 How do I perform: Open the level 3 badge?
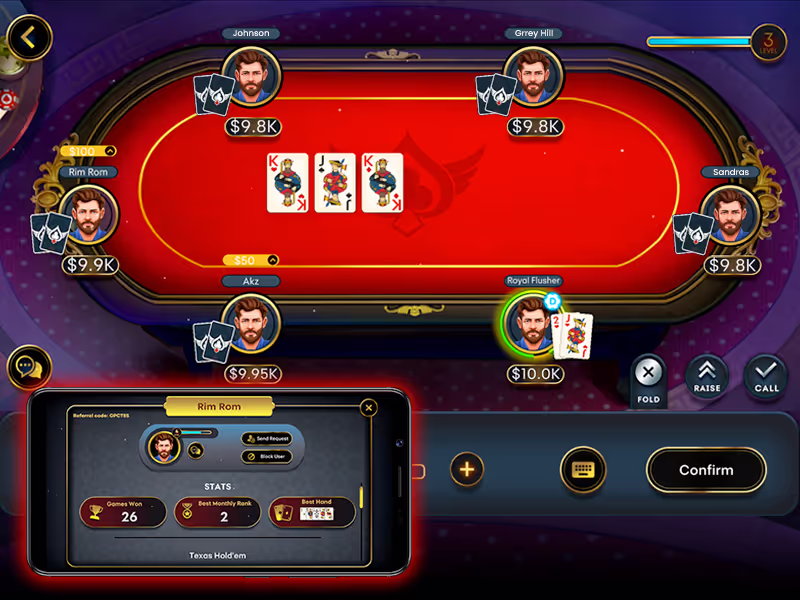pyautogui.click(x=768, y=42)
